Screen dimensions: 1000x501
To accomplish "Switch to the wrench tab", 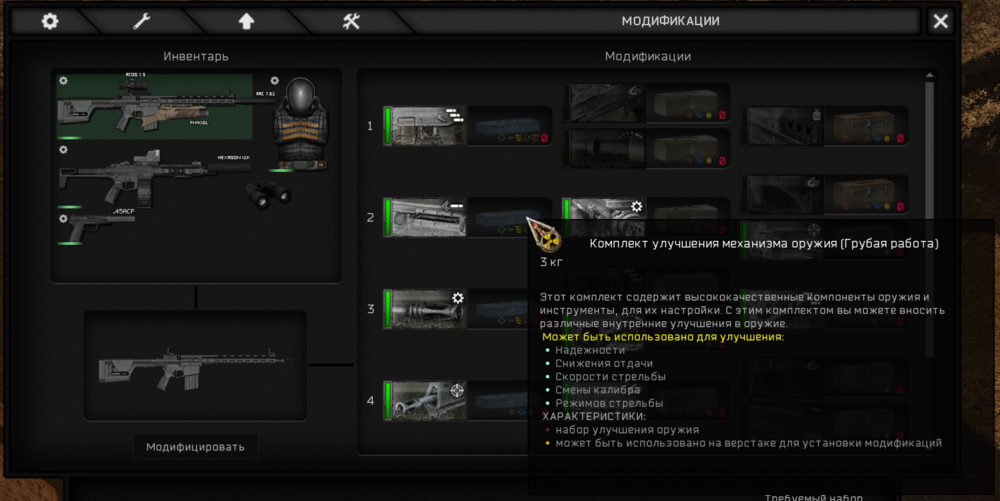I will tap(141, 21).
